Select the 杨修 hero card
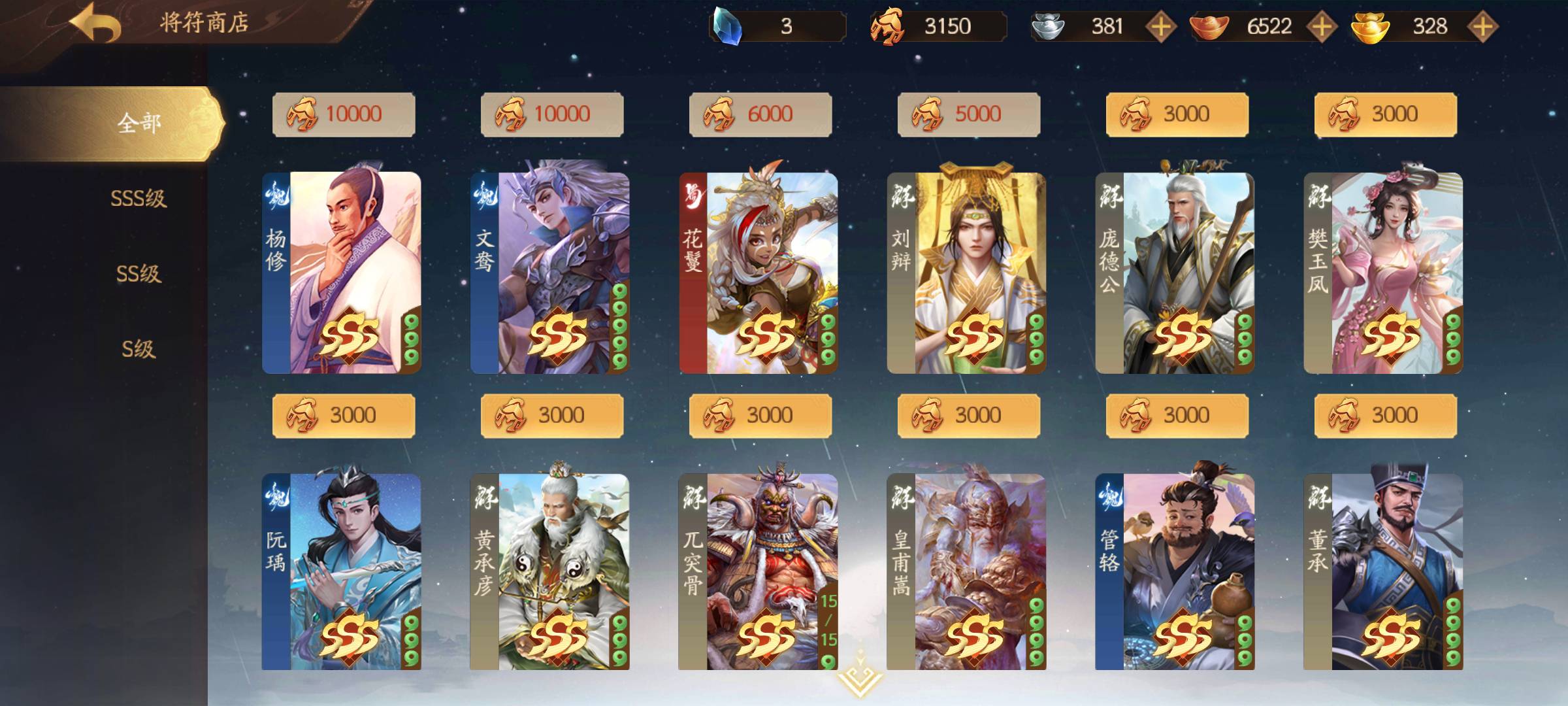Screen dimensions: 1568x706 coord(342,273)
